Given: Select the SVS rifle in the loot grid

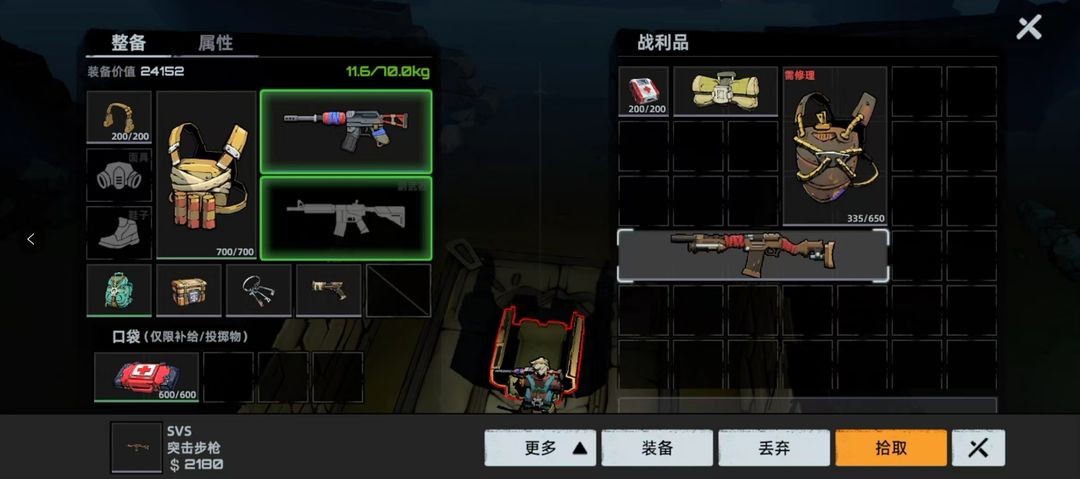Looking at the screenshot, I should [752, 255].
